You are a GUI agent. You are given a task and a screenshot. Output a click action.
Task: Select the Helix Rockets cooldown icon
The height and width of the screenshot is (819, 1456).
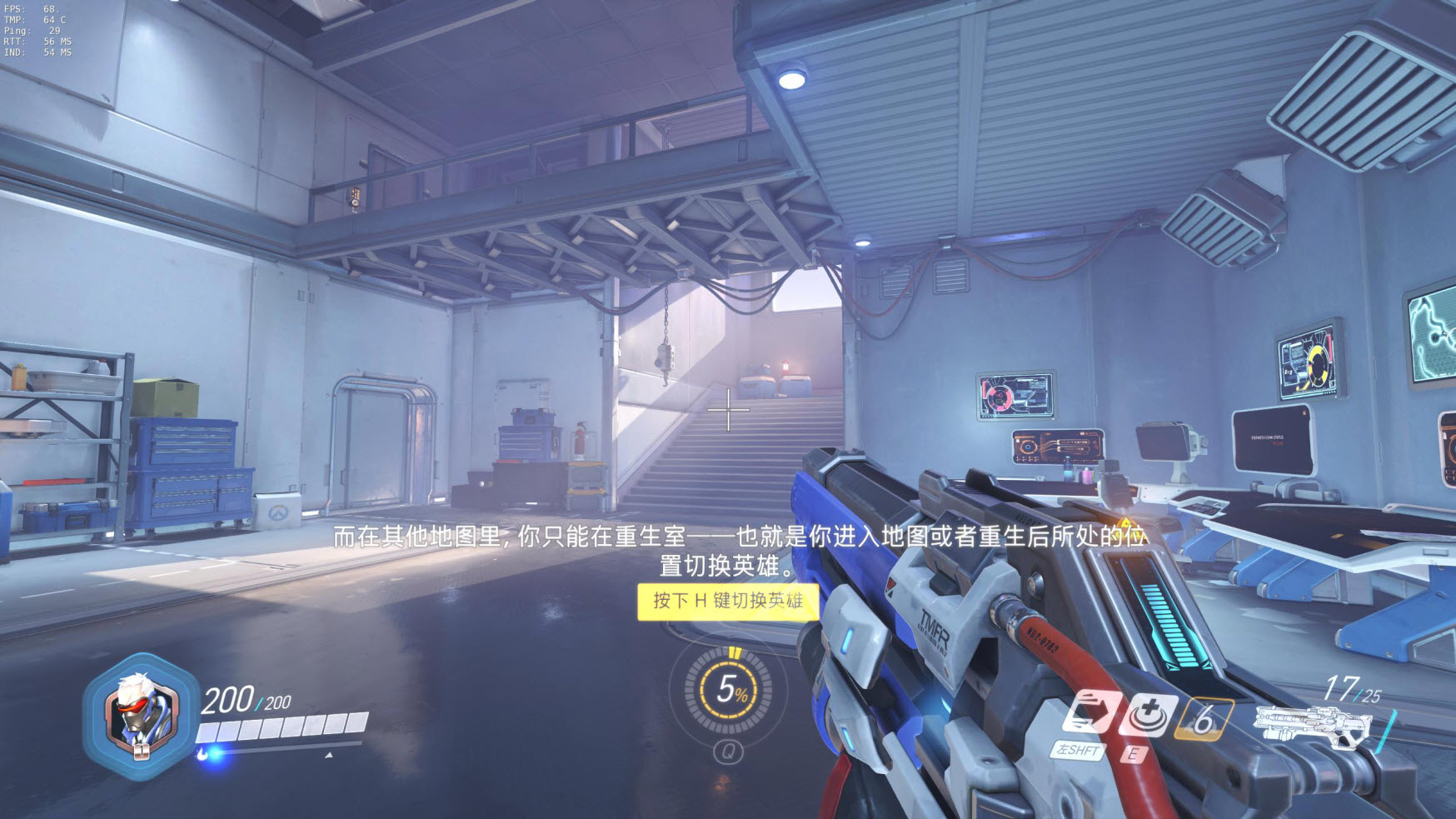(x=1204, y=718)
